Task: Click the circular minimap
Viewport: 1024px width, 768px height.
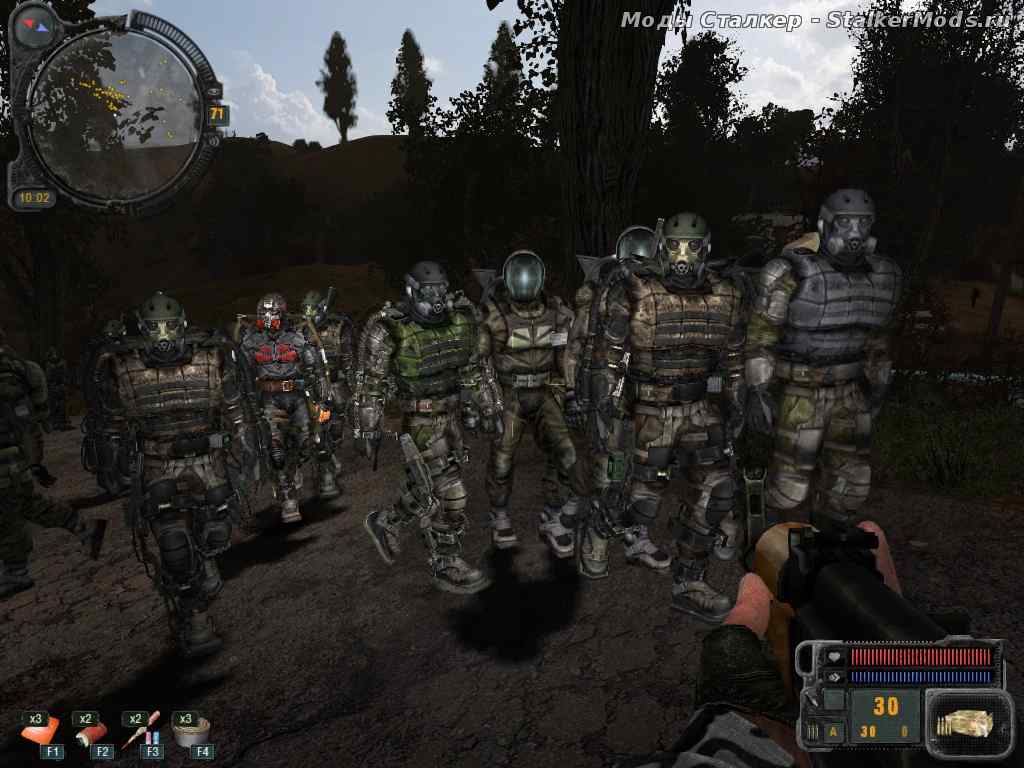Action: (x=113, y=112)
